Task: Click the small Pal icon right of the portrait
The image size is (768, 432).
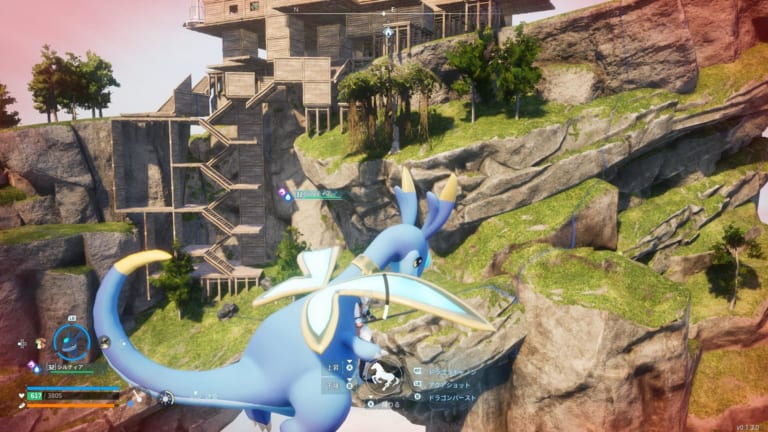Action: [x=104, y=342]
